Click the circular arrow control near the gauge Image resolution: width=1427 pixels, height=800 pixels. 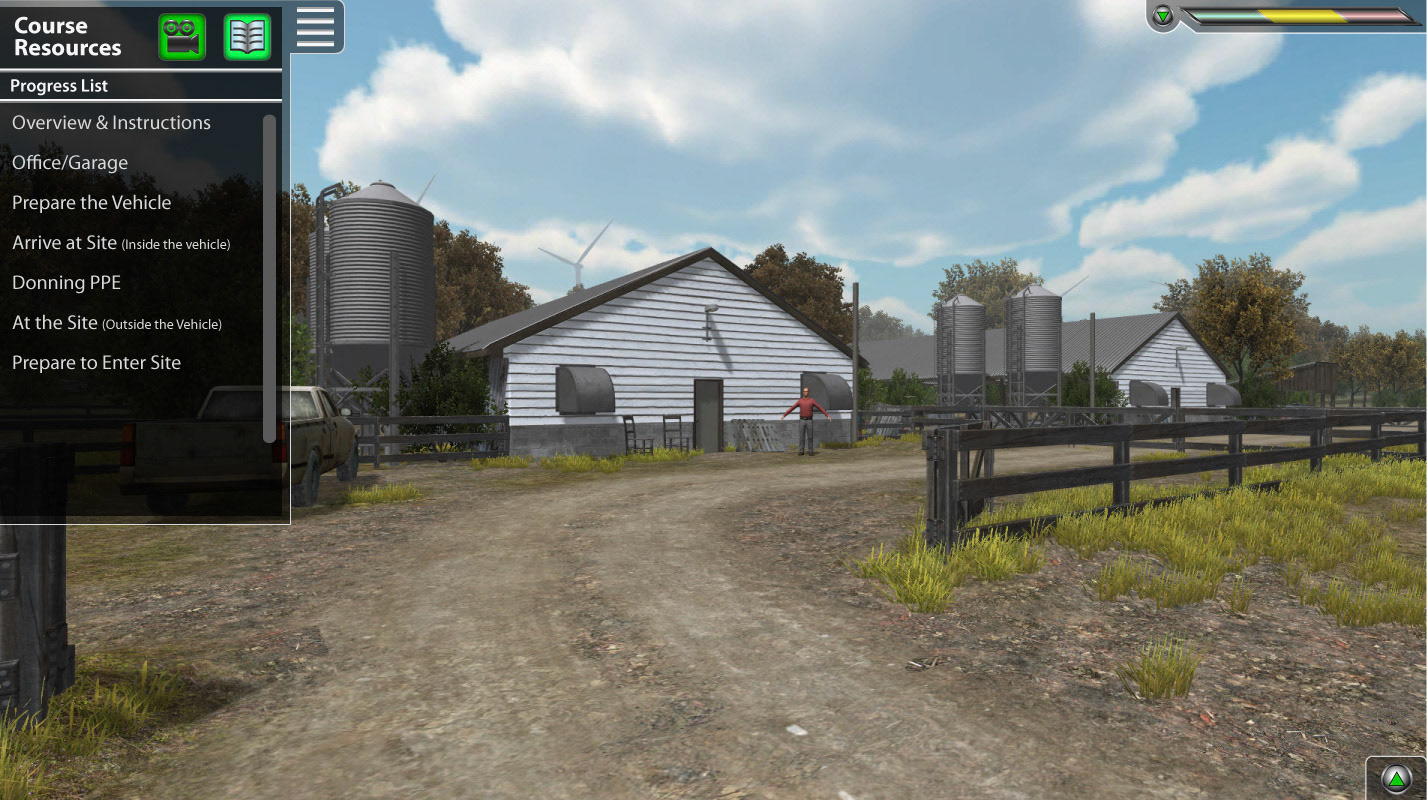point(1398,777)
